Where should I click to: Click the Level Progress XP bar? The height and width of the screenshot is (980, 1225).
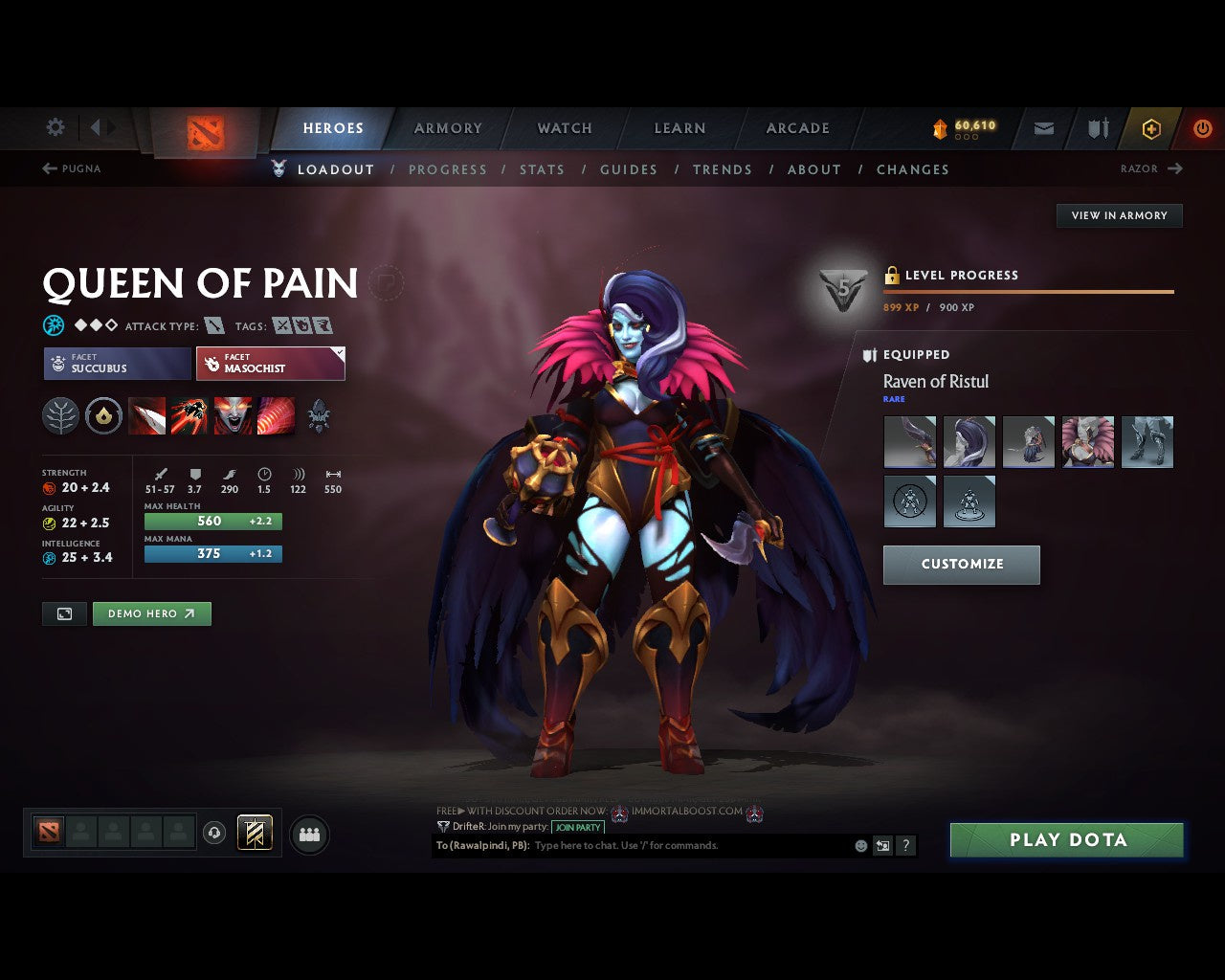(1029, 292)
